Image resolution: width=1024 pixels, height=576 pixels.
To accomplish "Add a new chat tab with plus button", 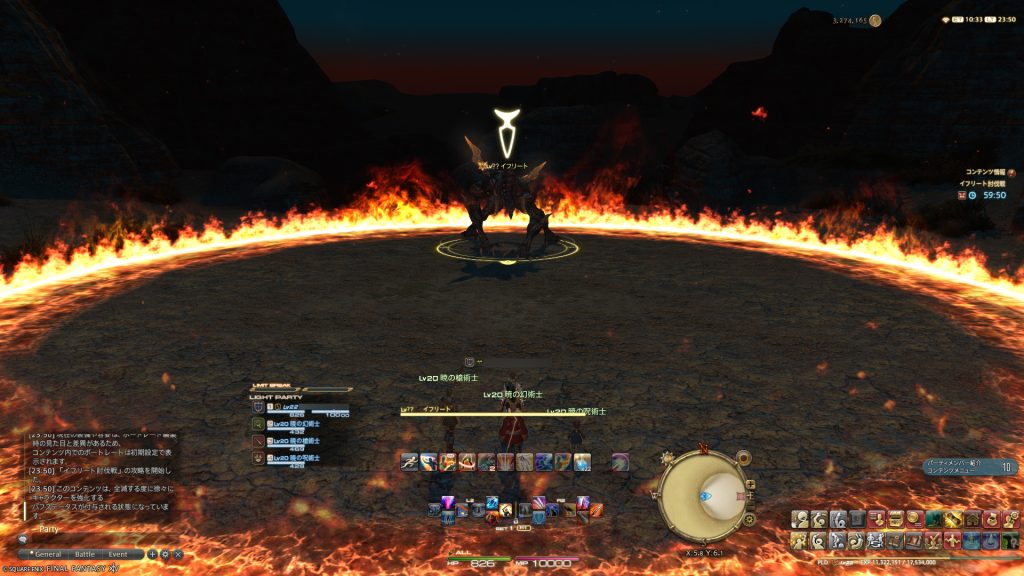I will [x=153, y=554].
